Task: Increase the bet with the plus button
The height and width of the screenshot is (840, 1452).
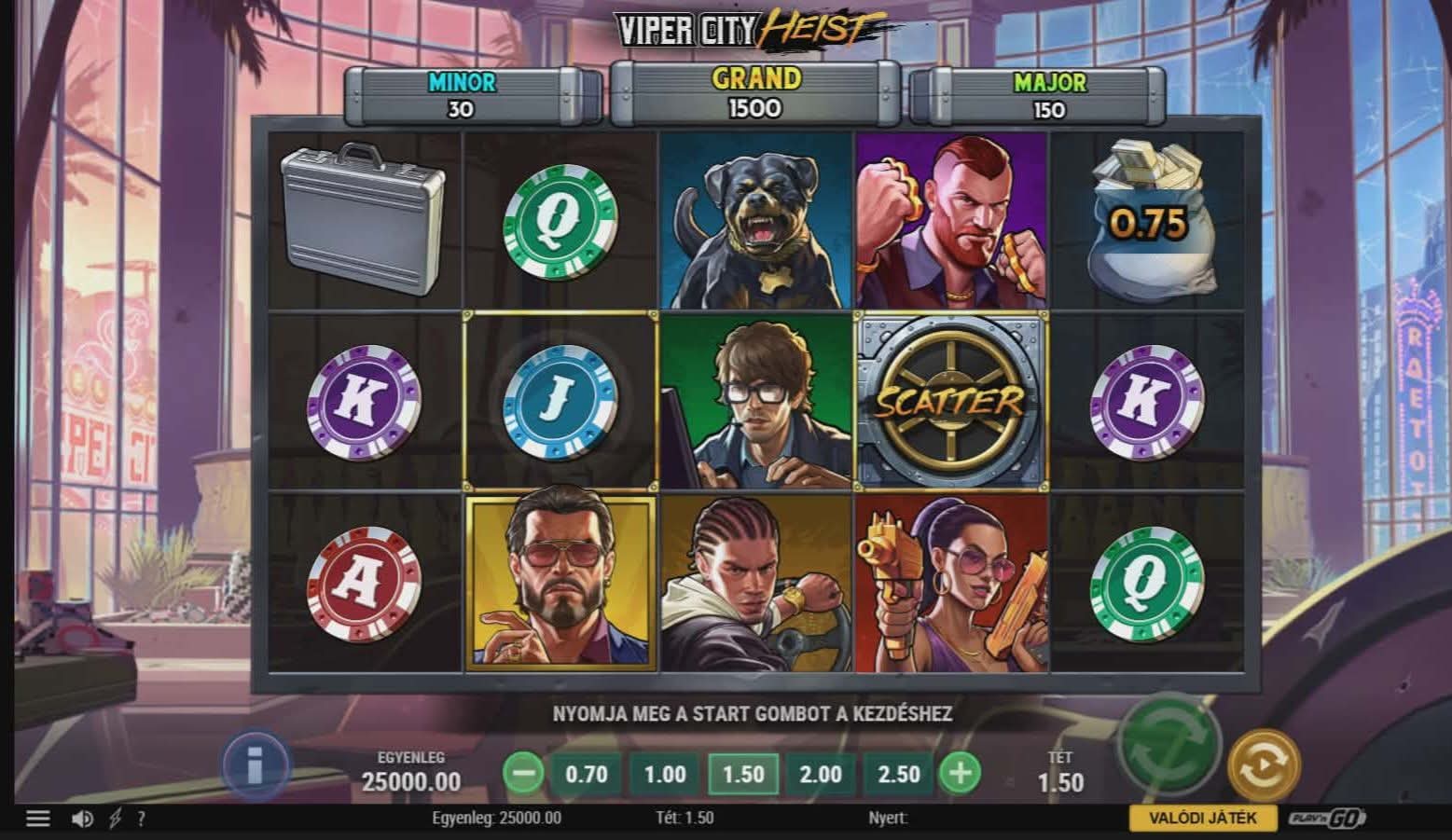Action: (960, 774)
